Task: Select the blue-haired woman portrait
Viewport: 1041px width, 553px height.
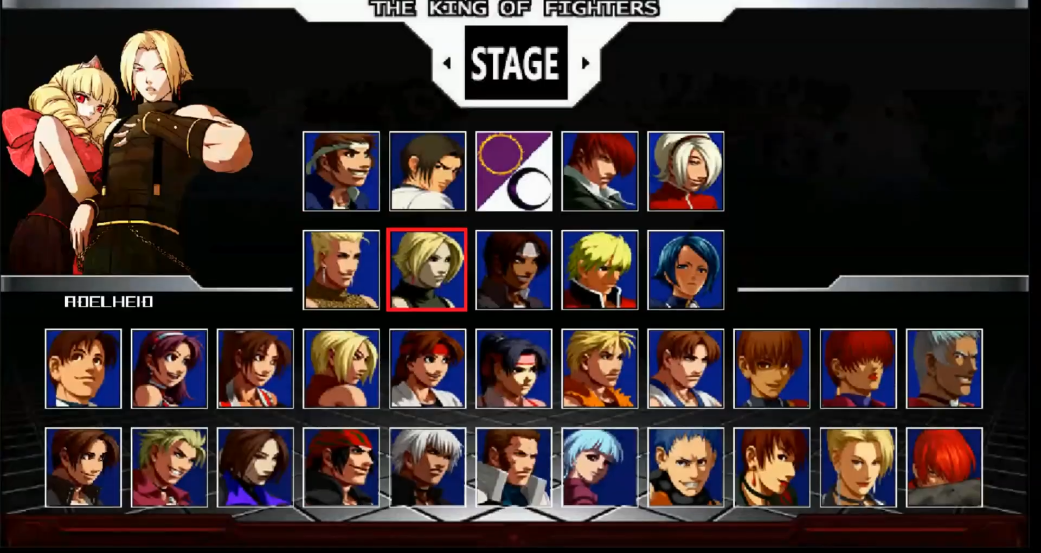Action: 686,269
